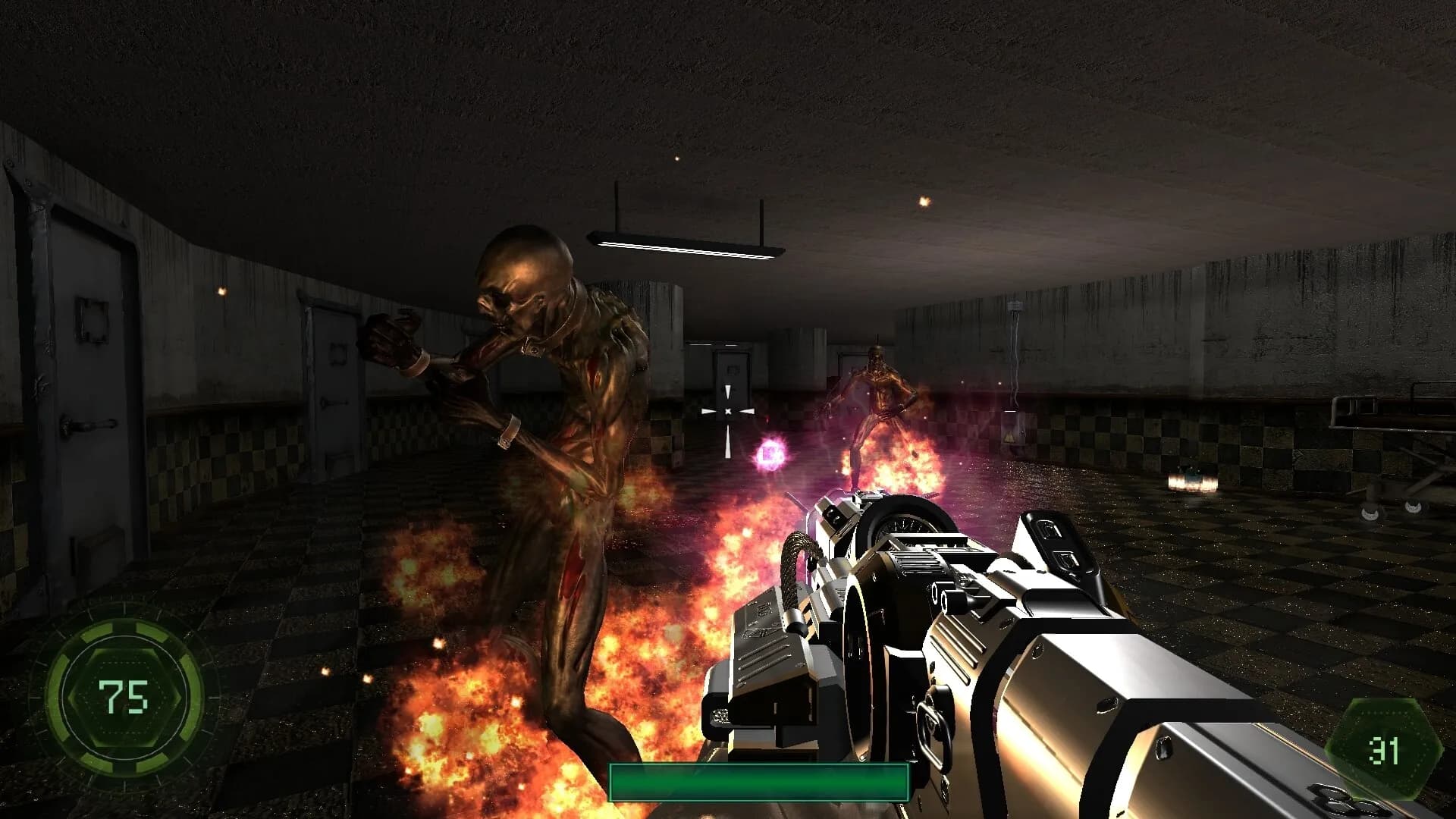The width and height of the screenshot is (1456, 819).
Task: Click the door handle on the left door
Action: (x=89, y=425)
